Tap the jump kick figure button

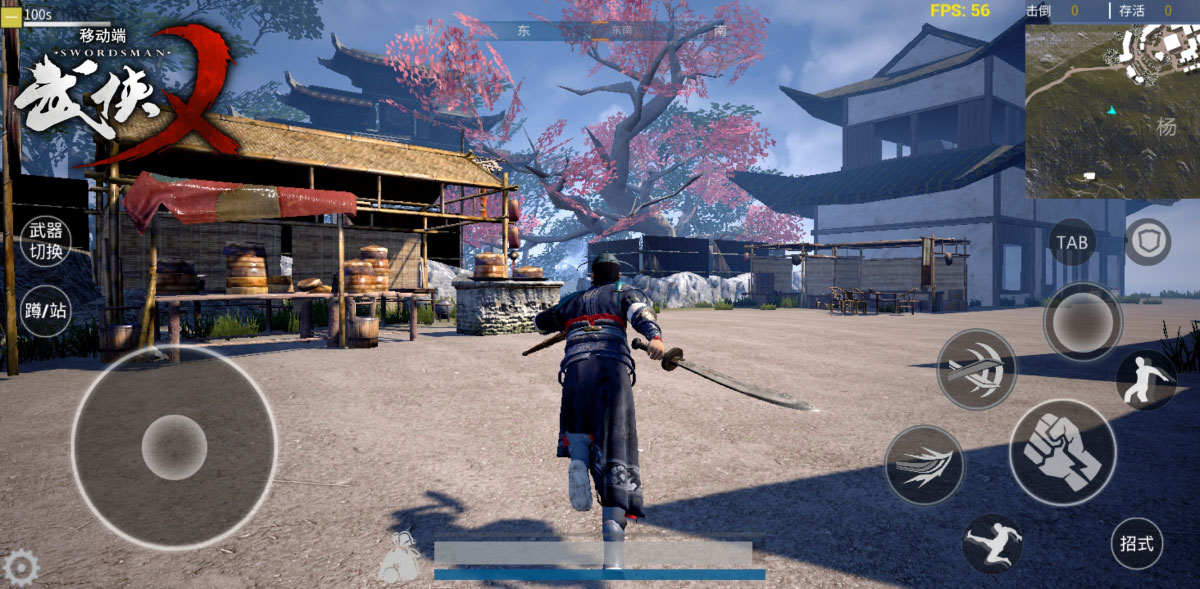click(x=992, y=544)
